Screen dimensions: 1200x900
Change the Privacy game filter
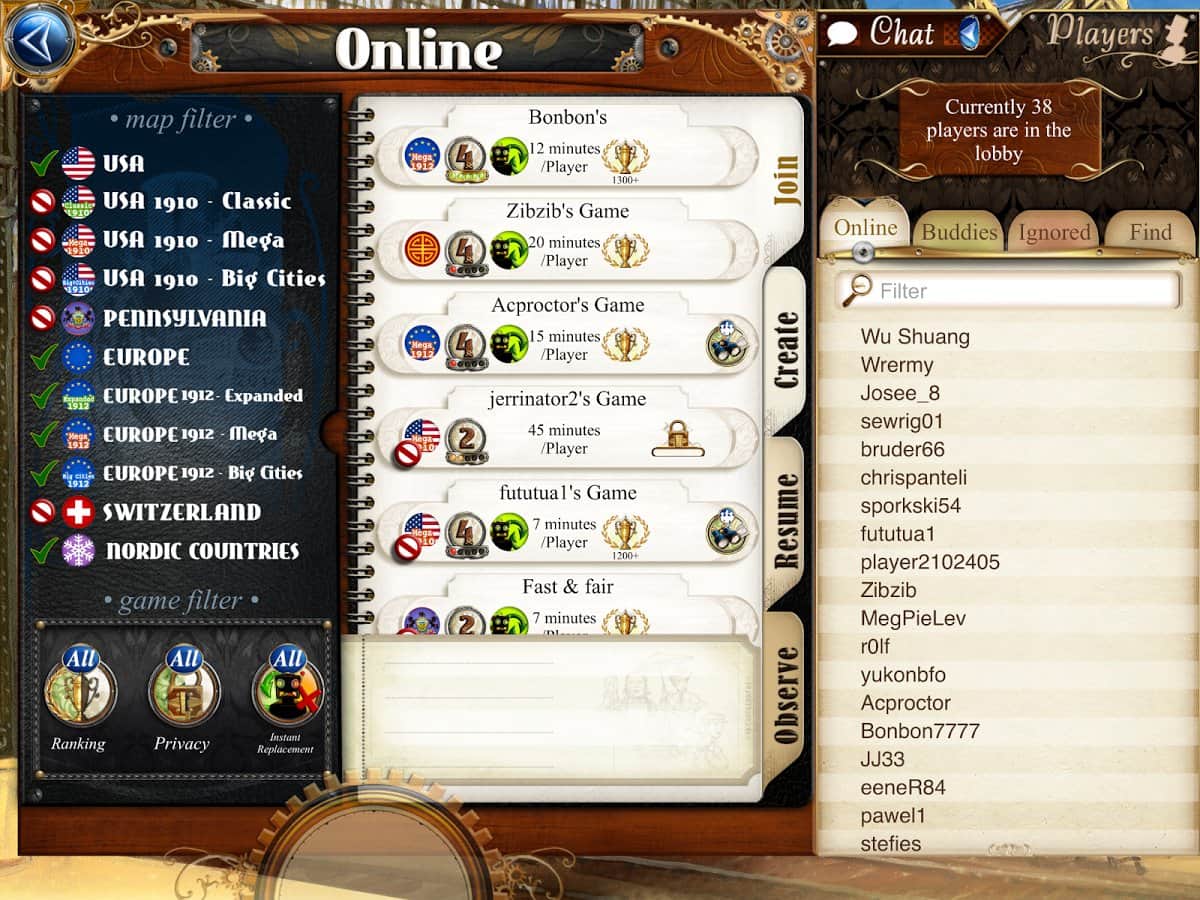[x=182, y=690]
